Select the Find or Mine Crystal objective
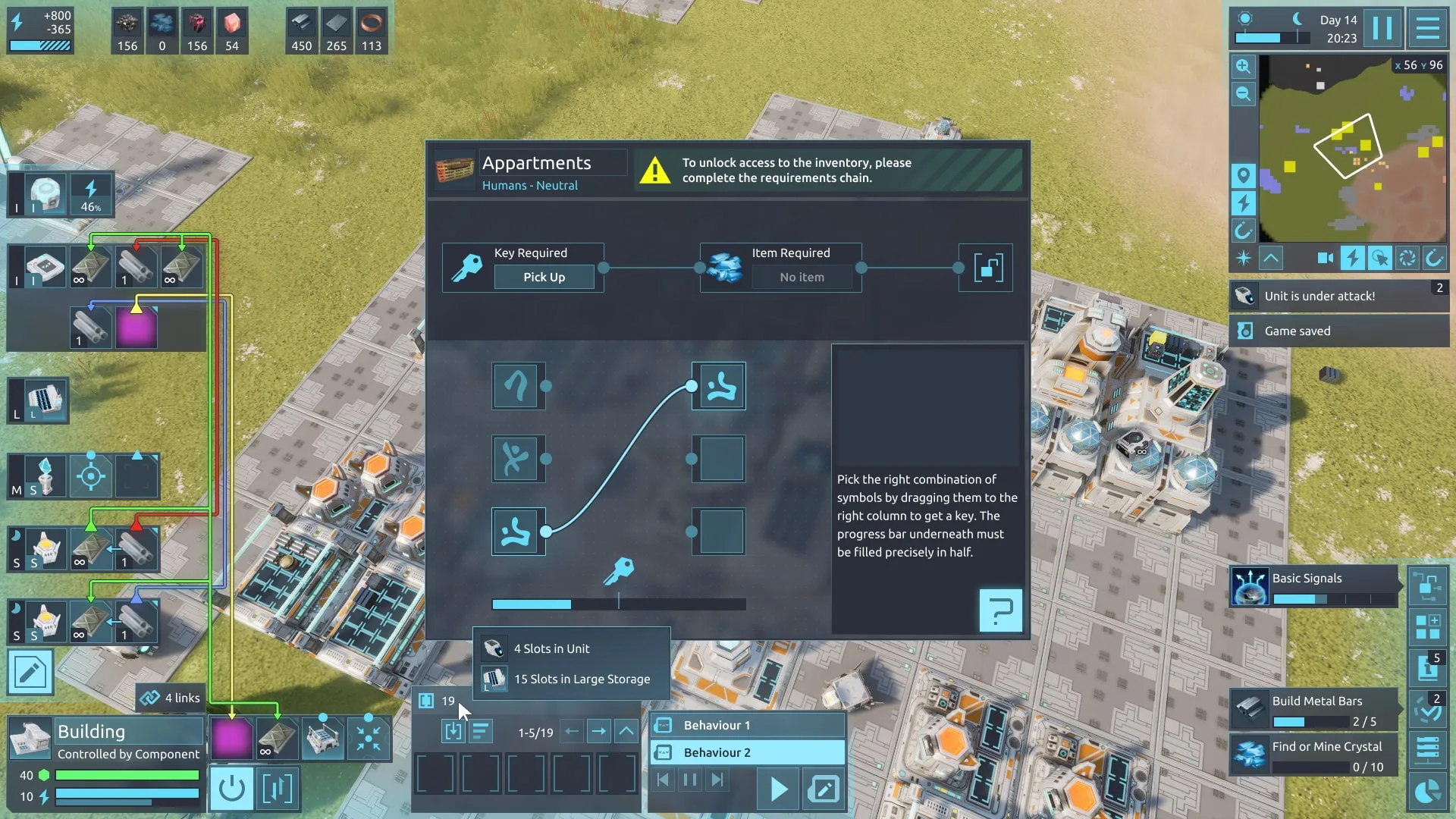Viewport: 1456px width, 819px height. click(1313, 755)
